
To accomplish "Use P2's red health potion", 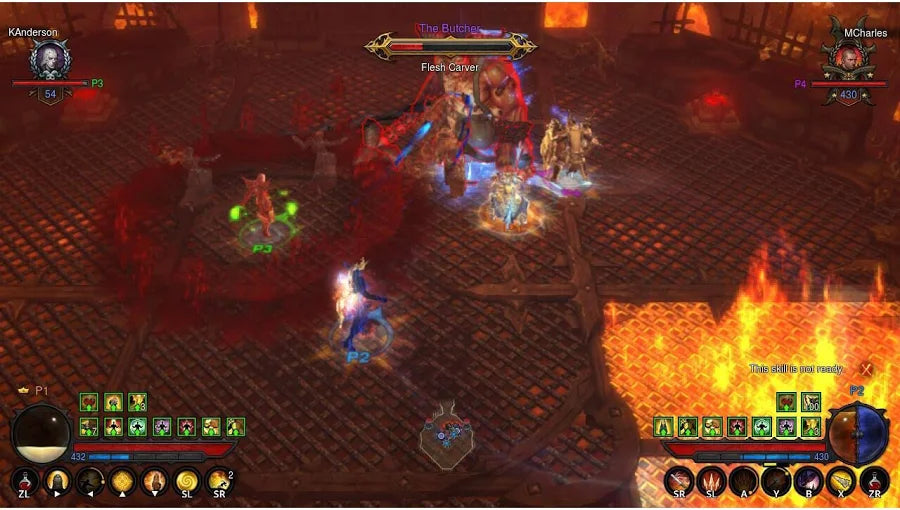I will point(874,481).
